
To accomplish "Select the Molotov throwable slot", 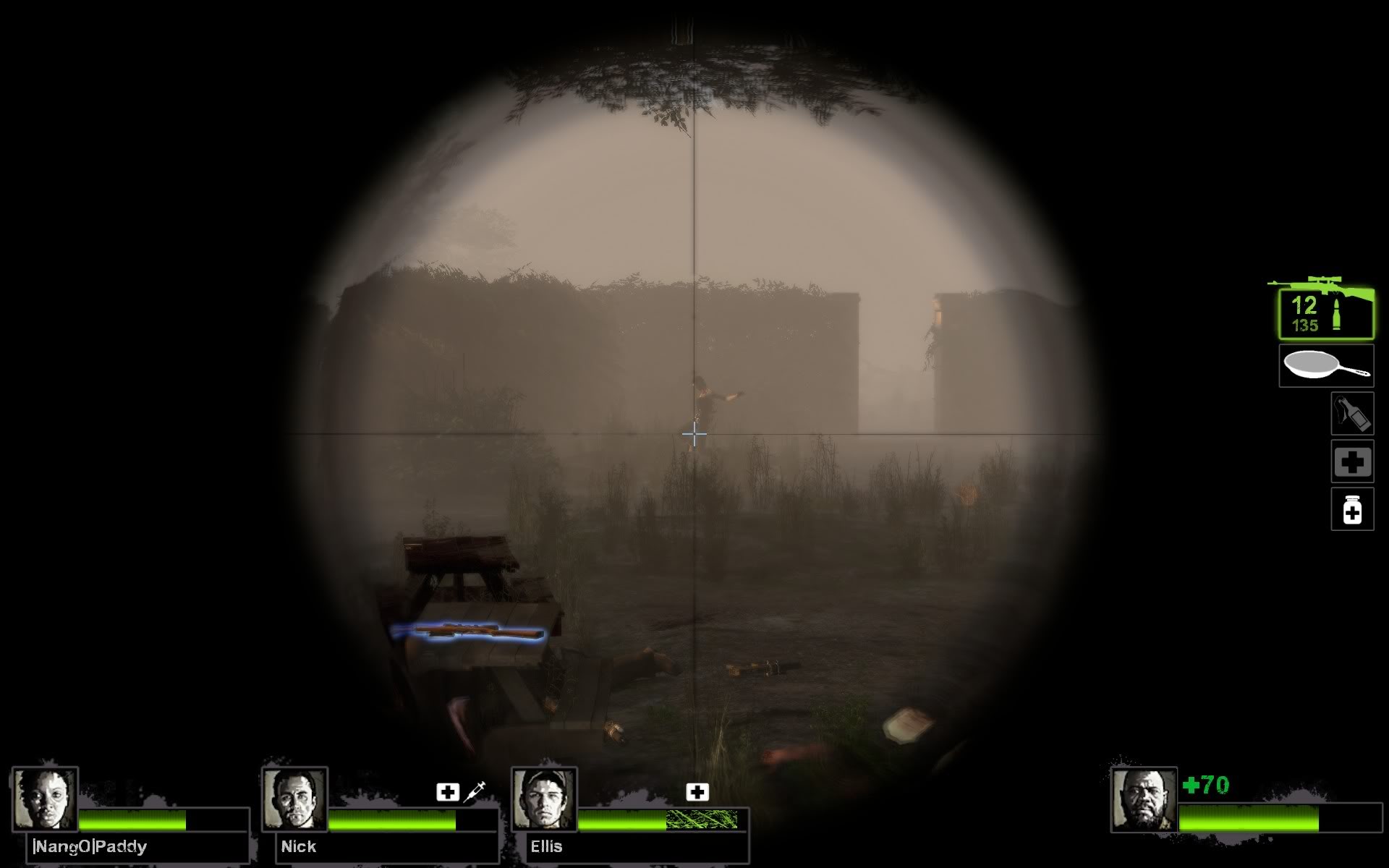I will click(1351, 413).
